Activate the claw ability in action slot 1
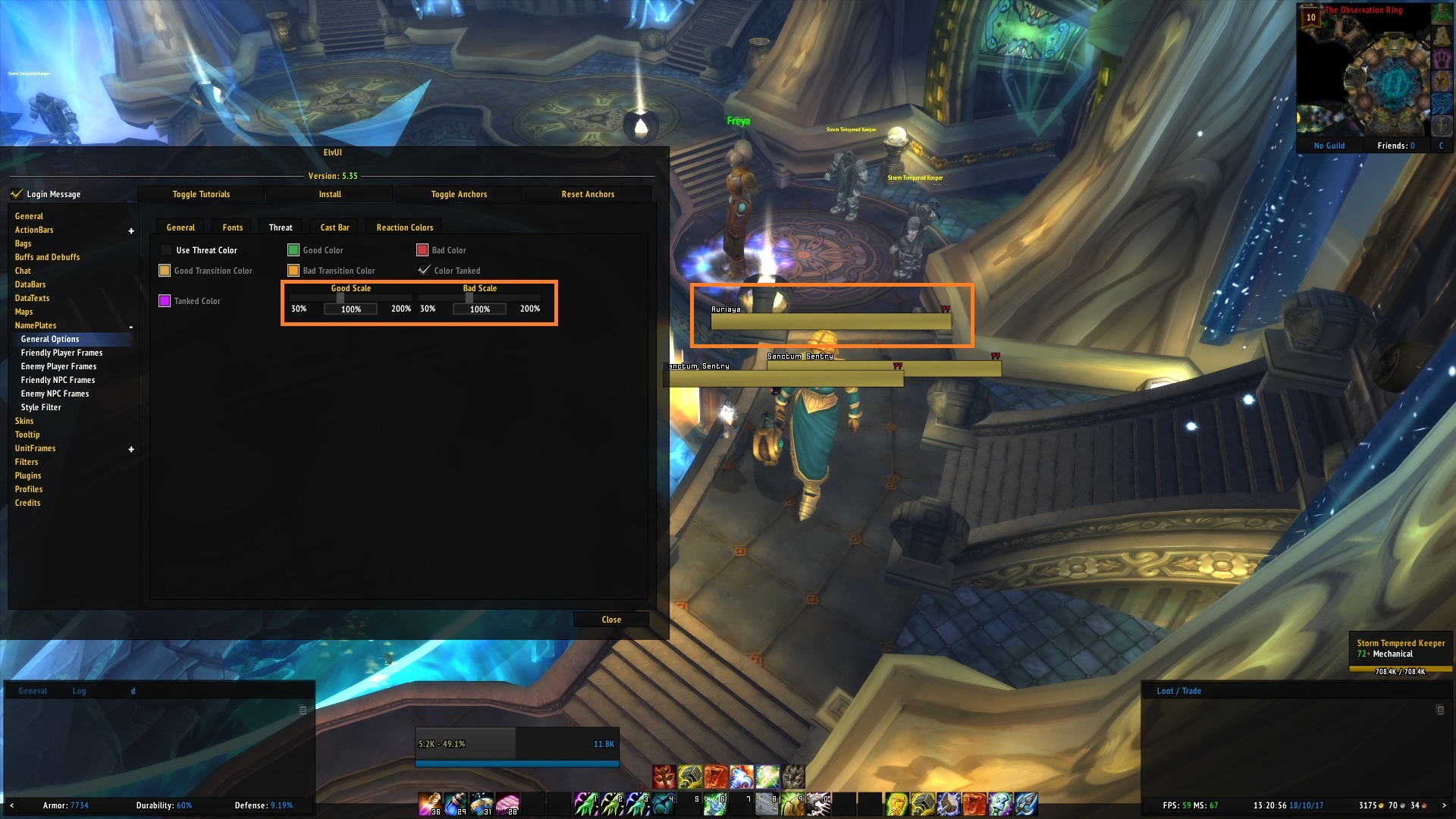Image resolution: width=1456 pixels, height=819 pixels. 586,804
